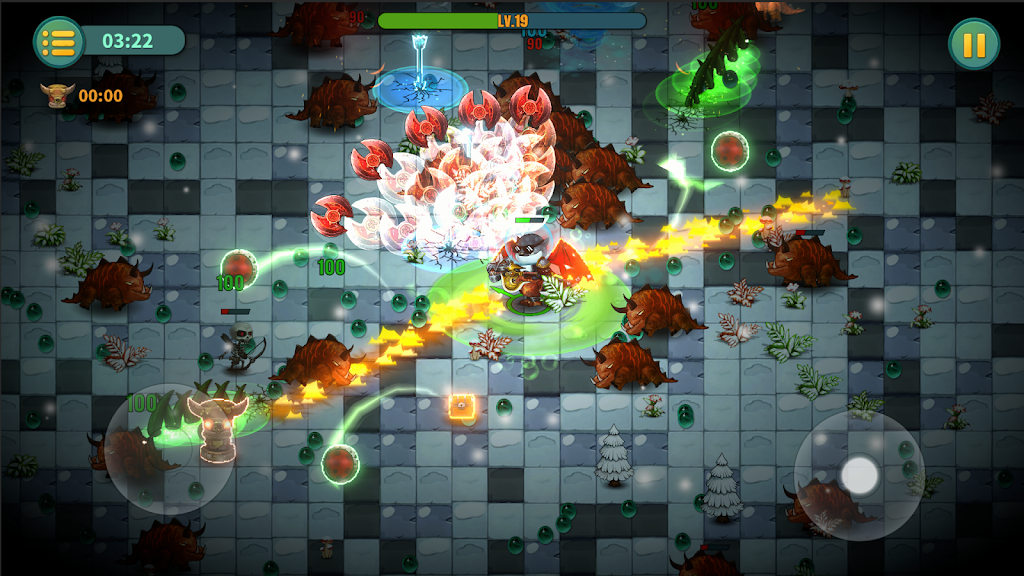Viewport: 1024px width, 576px height.
Task: Open the list menu button
Action: pos(59,42)
